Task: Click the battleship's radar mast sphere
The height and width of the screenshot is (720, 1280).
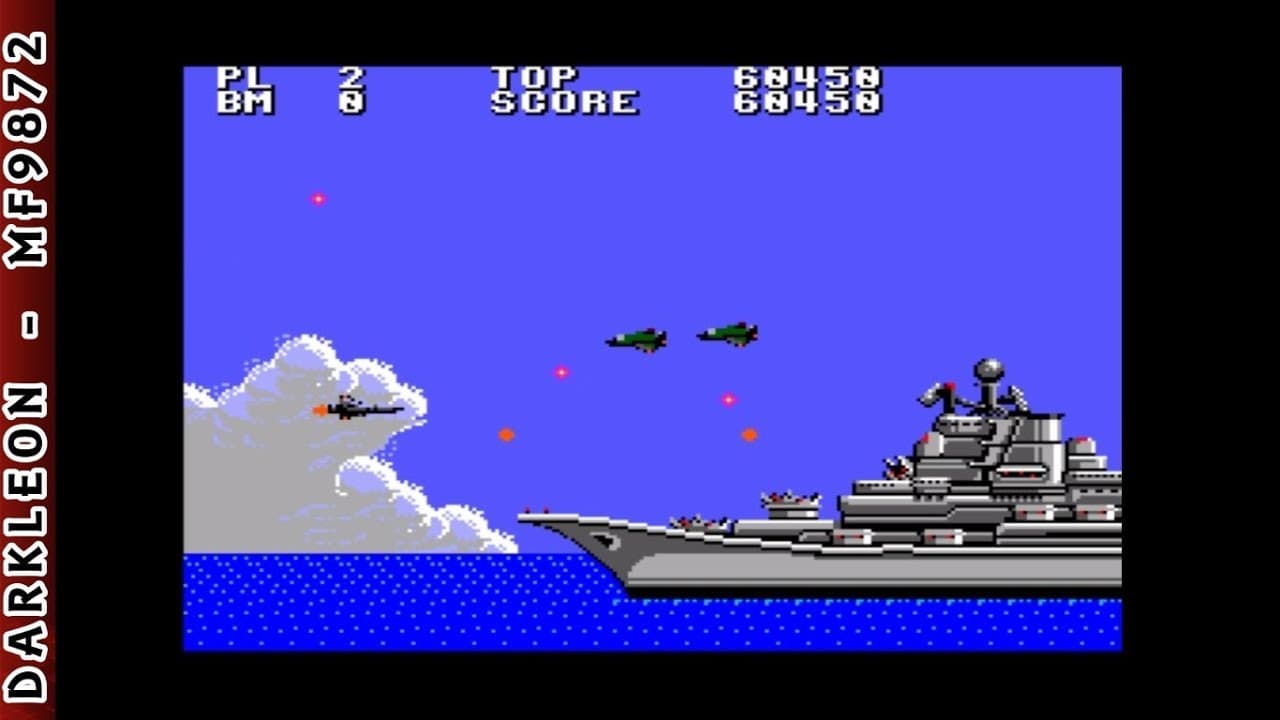Action: coord(990,368)
